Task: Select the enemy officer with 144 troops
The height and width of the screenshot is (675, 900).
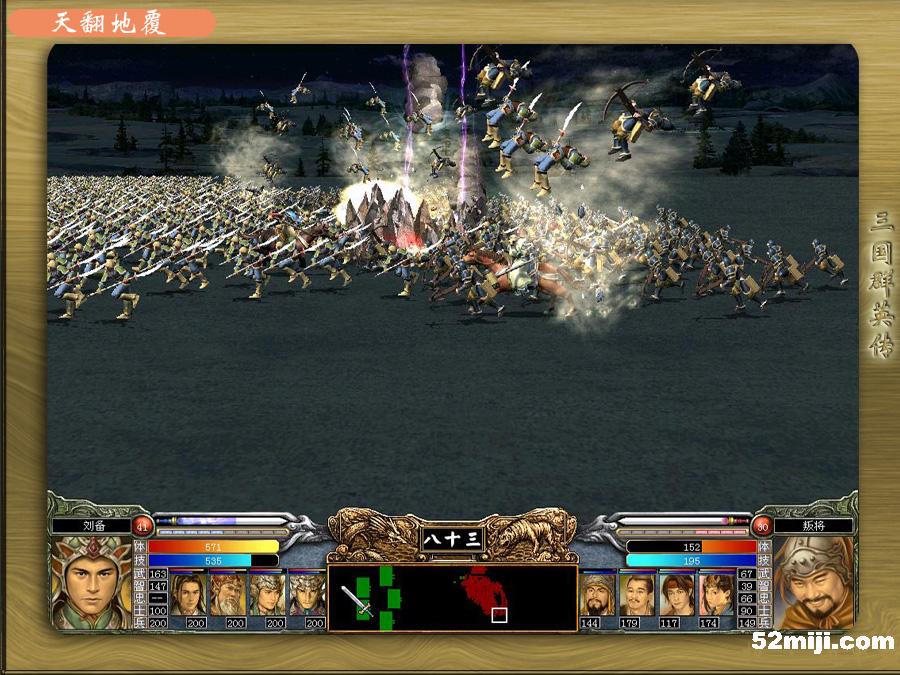Action: coord(597,593)
